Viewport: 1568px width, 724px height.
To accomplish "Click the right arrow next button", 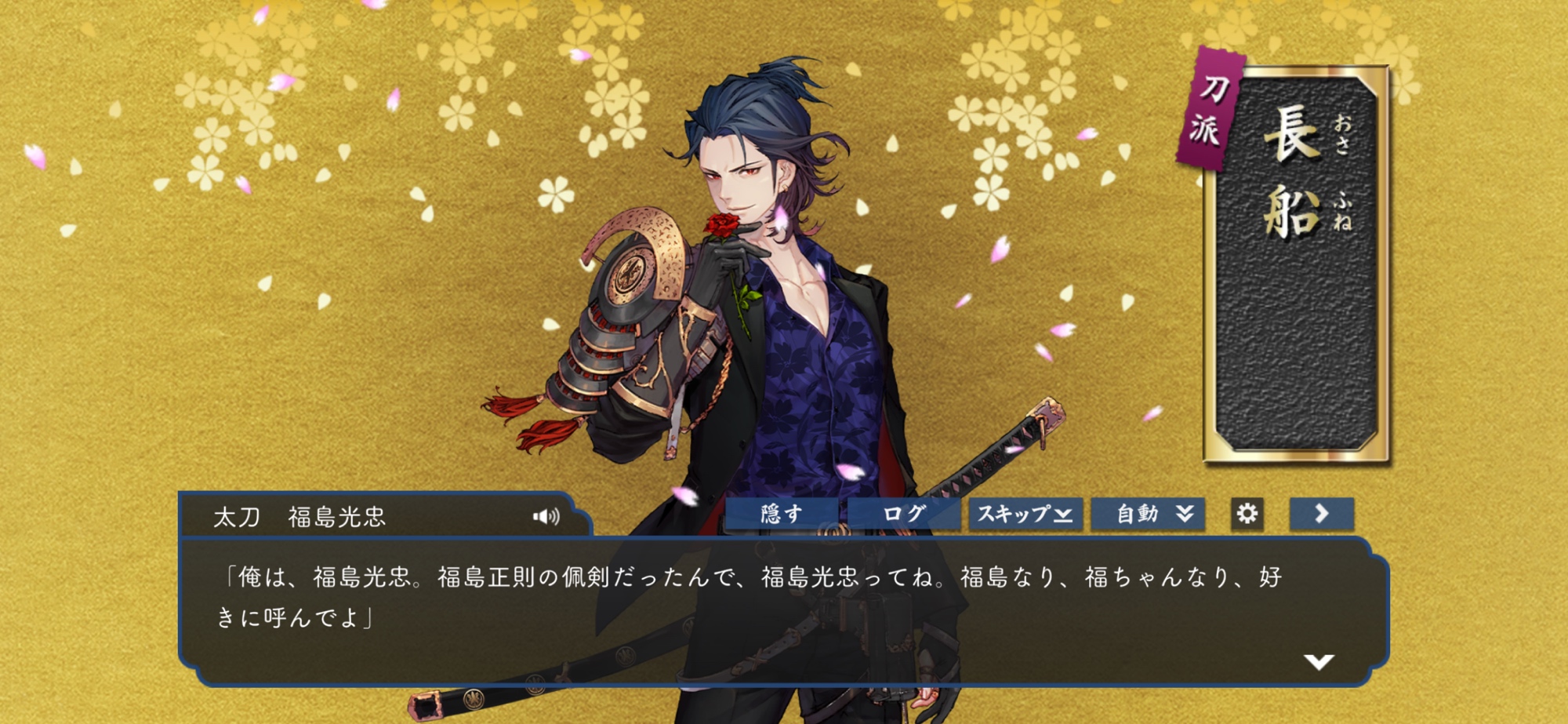I will pyautogui.click(x=1321, y=515).
